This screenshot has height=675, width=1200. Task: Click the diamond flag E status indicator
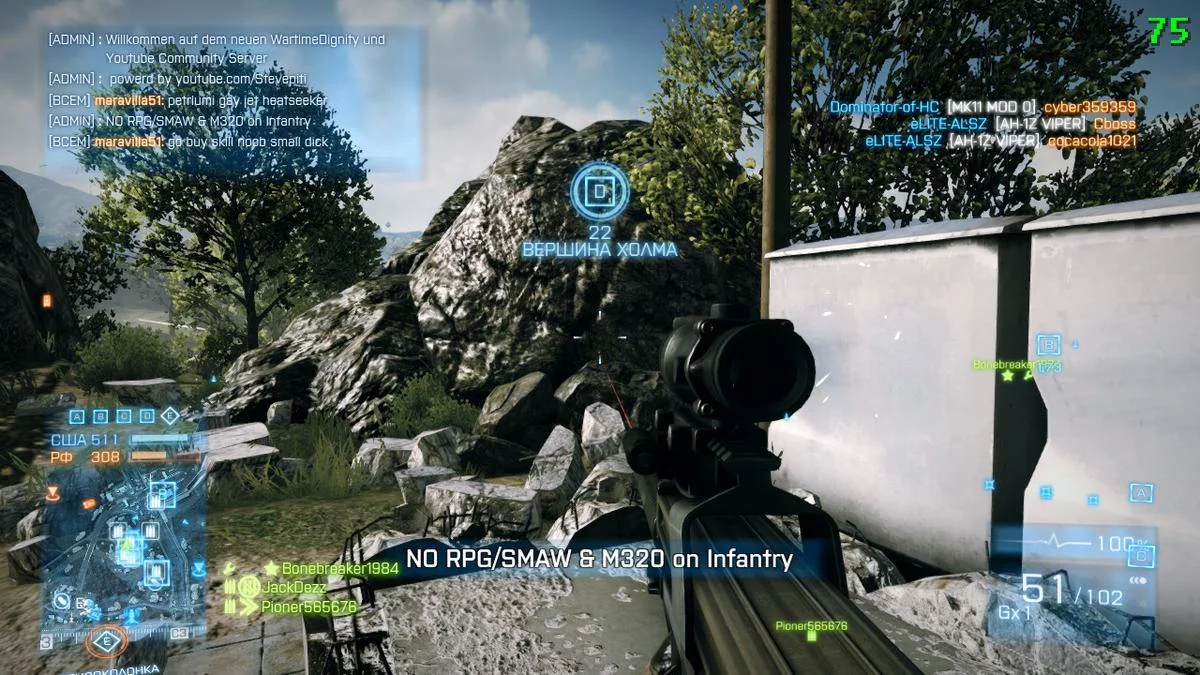[170, 416]
